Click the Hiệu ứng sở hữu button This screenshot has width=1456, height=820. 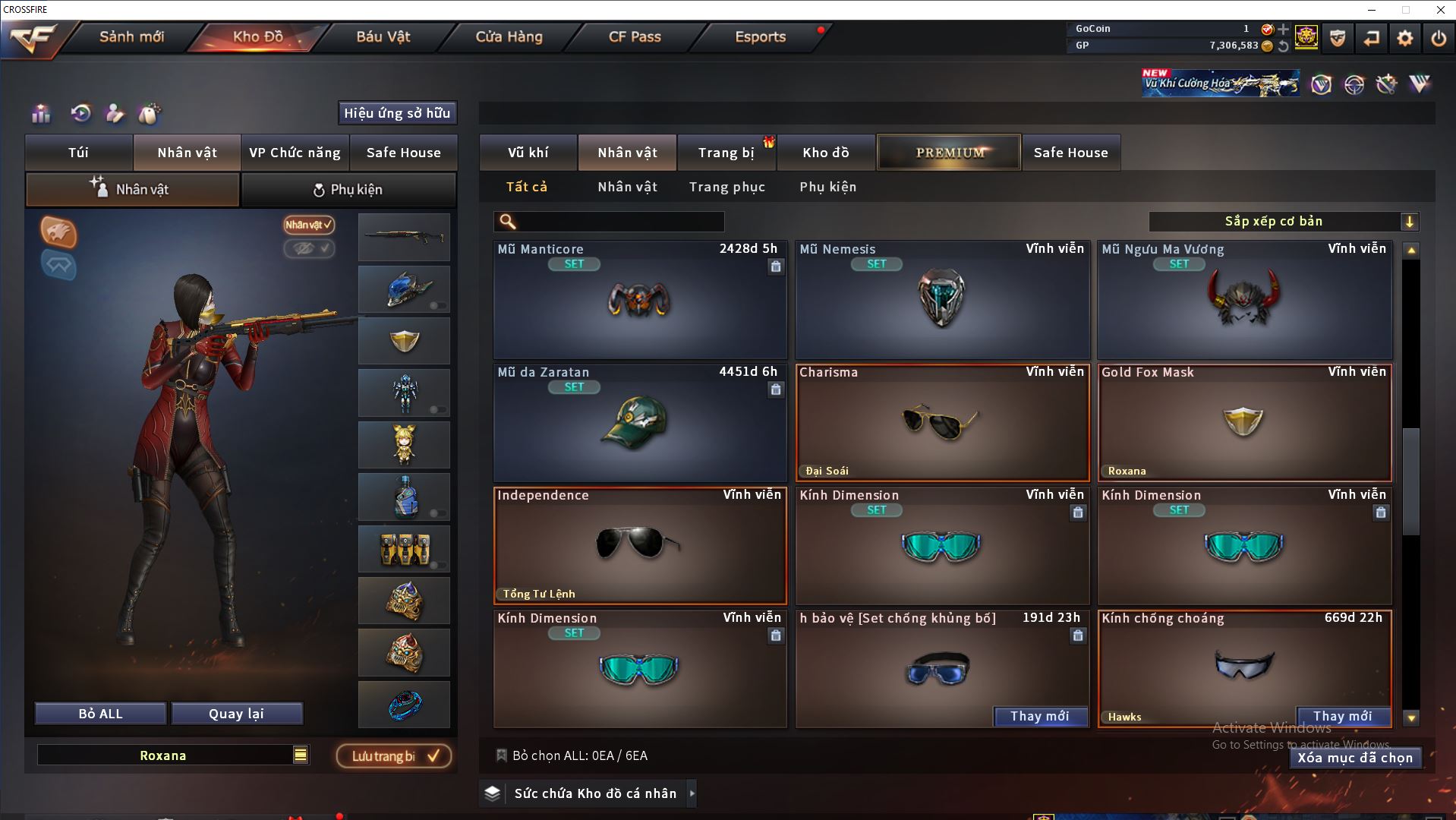point(397,113)
